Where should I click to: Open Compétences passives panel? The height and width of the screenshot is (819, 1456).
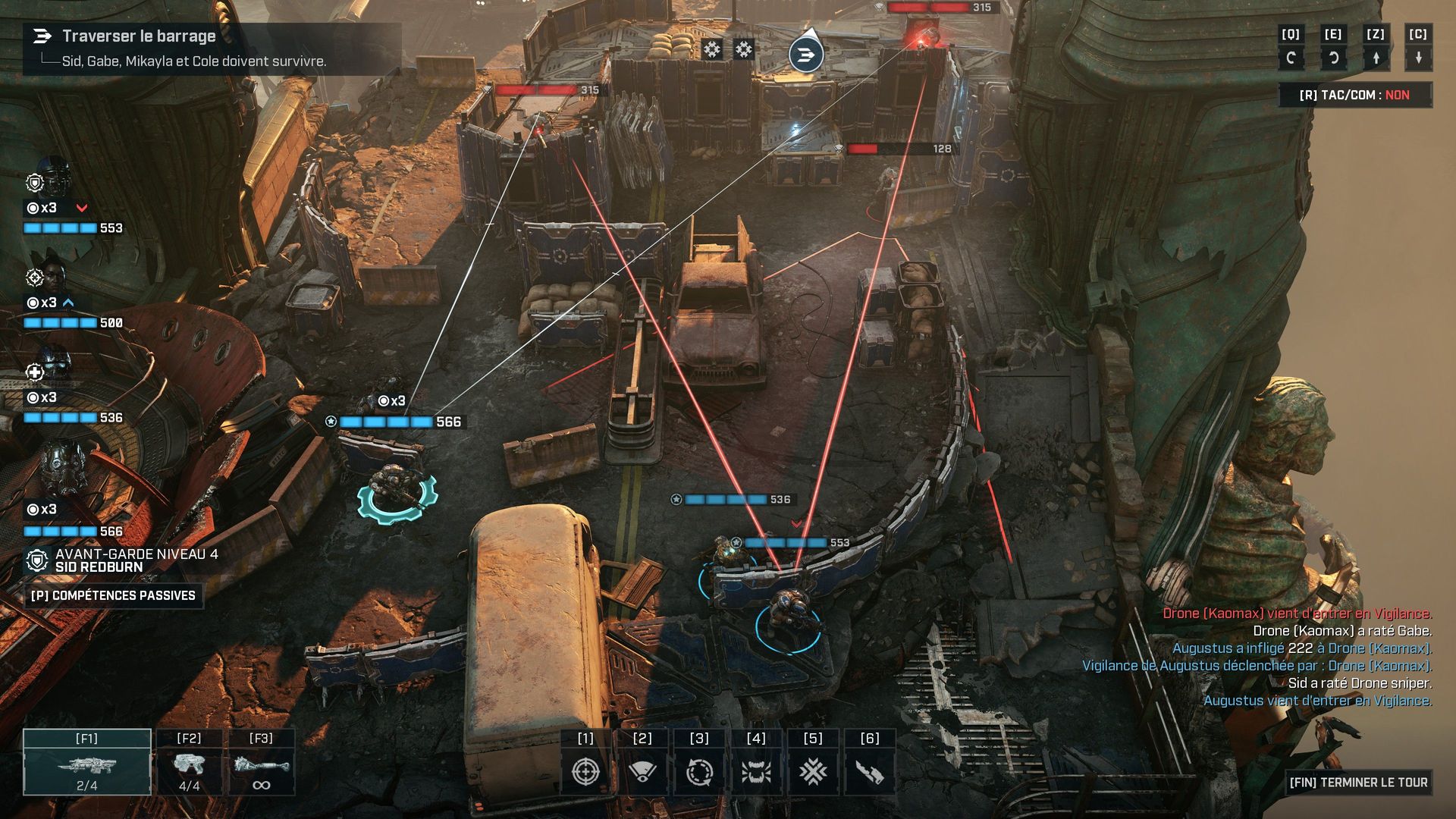click(113, 595)
